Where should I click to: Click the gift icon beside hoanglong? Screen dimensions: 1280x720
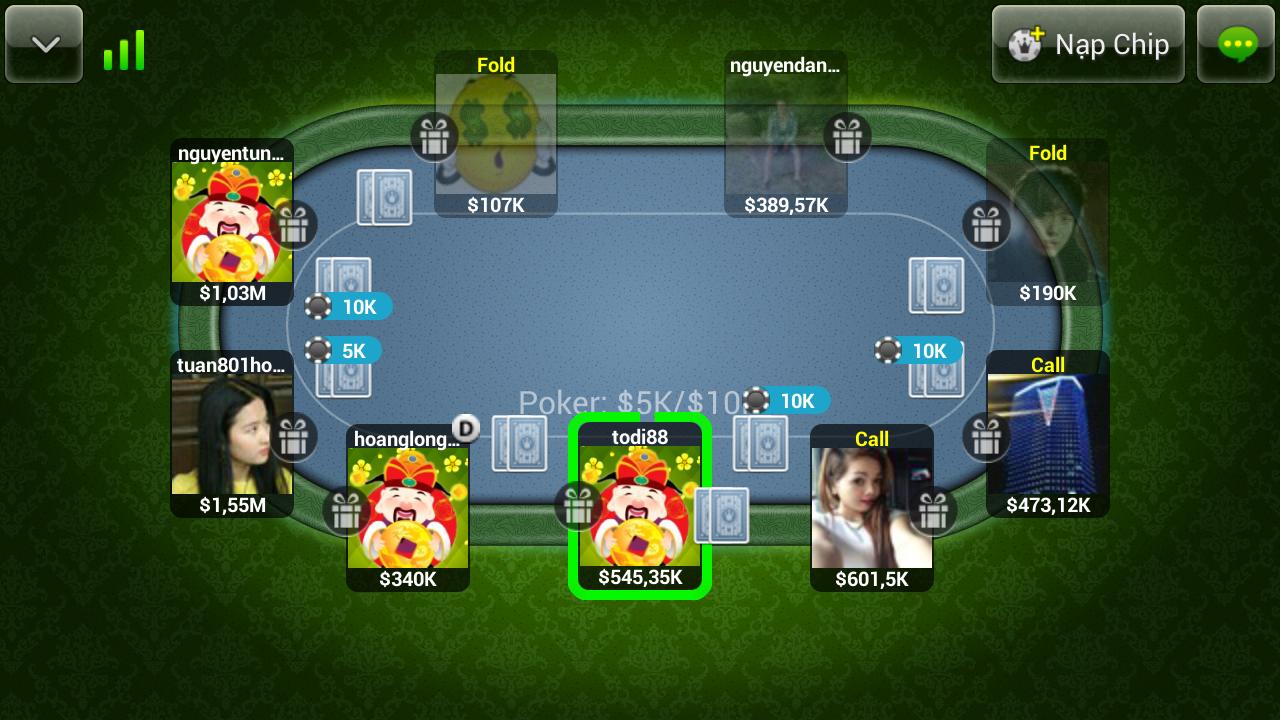tap(346, 512)
